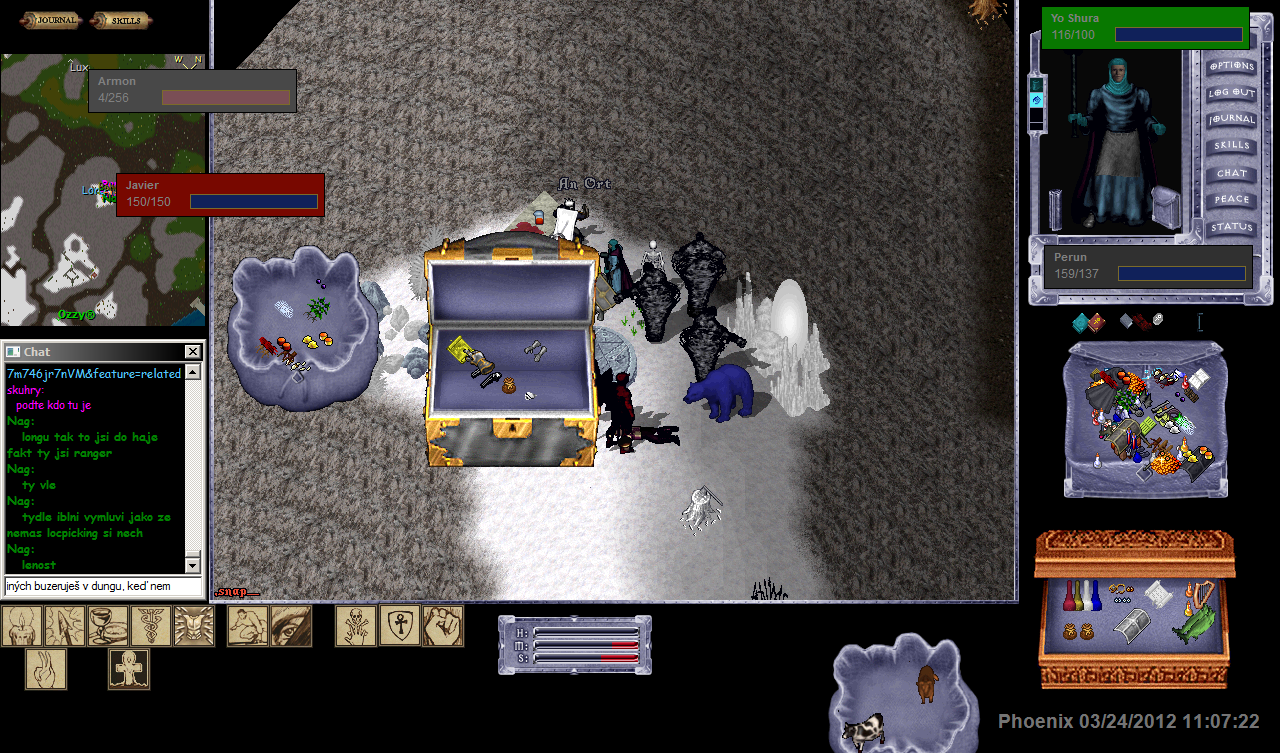Viewport: 1280px width, 753px height.
Task: Toggle the Peace combat mode button
Action: click(1231, 200)
